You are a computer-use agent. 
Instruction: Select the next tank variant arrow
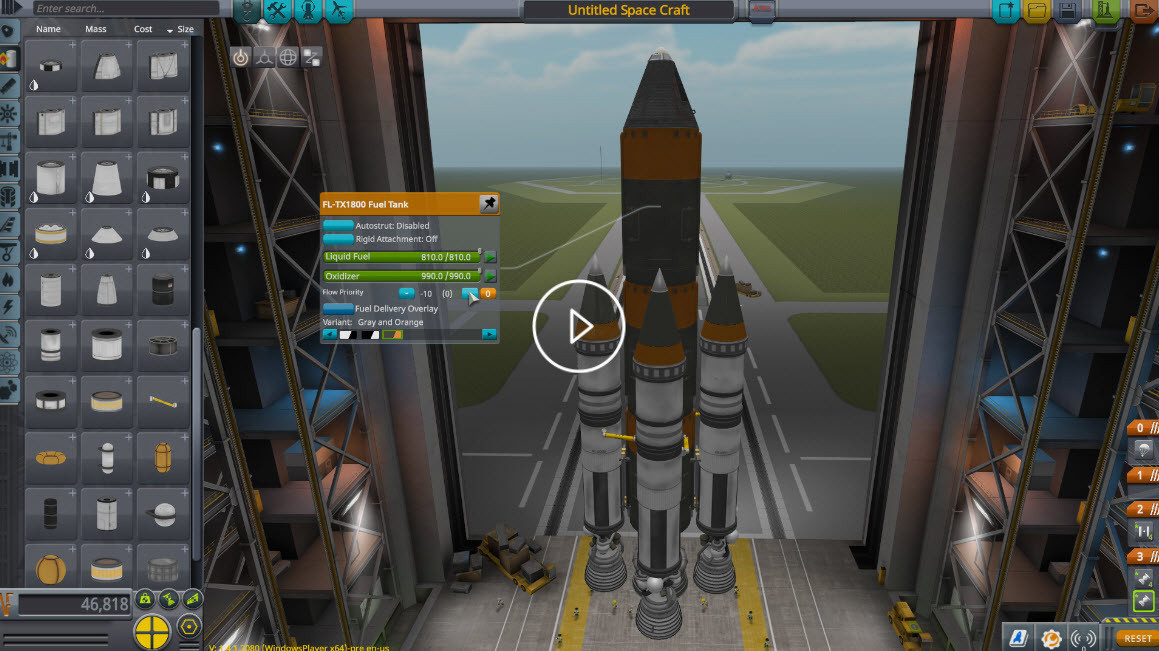point(489,334)
